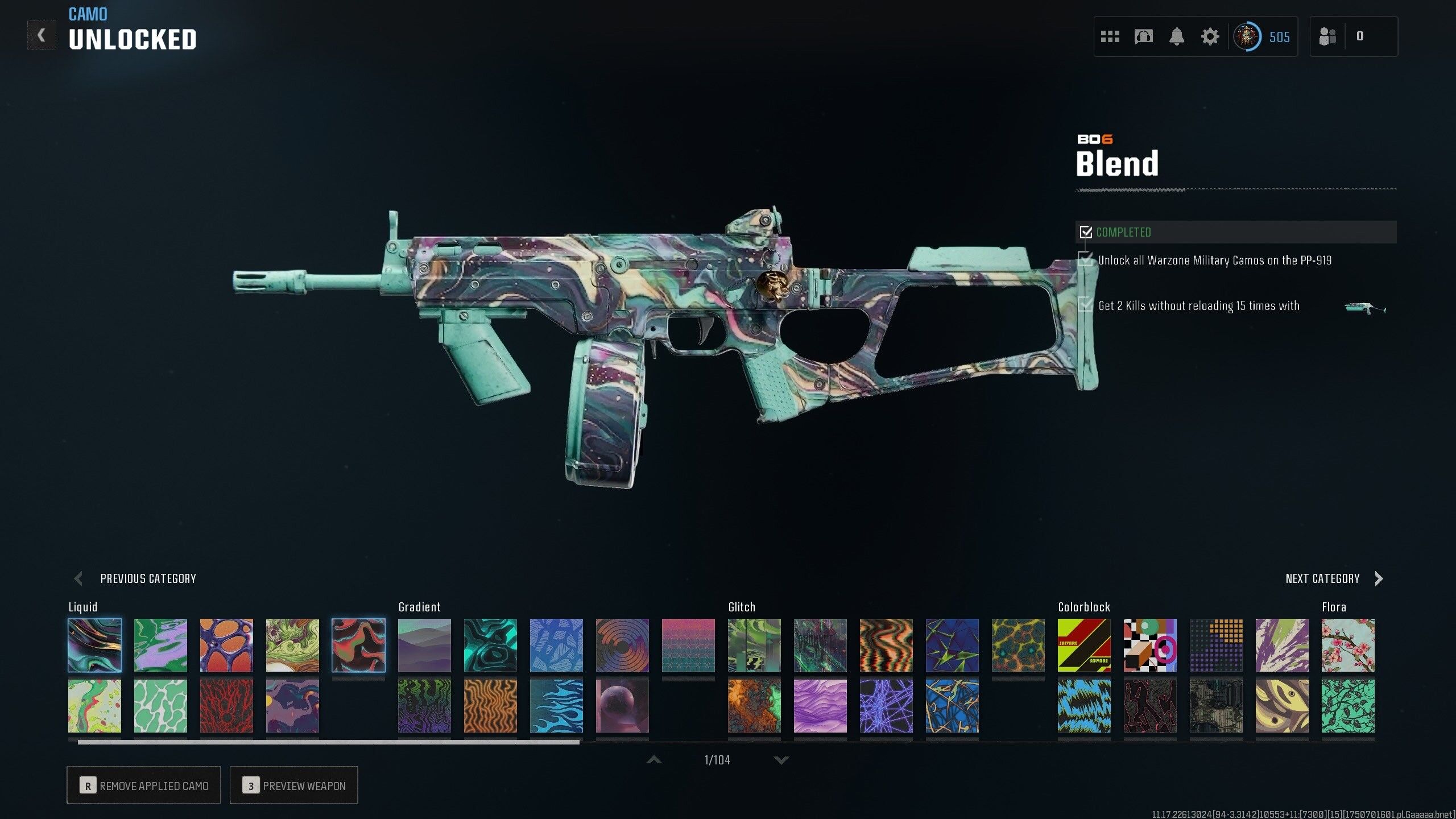
Task: Select the orange concentric circles camo
Action: click(x=622, y=646)
